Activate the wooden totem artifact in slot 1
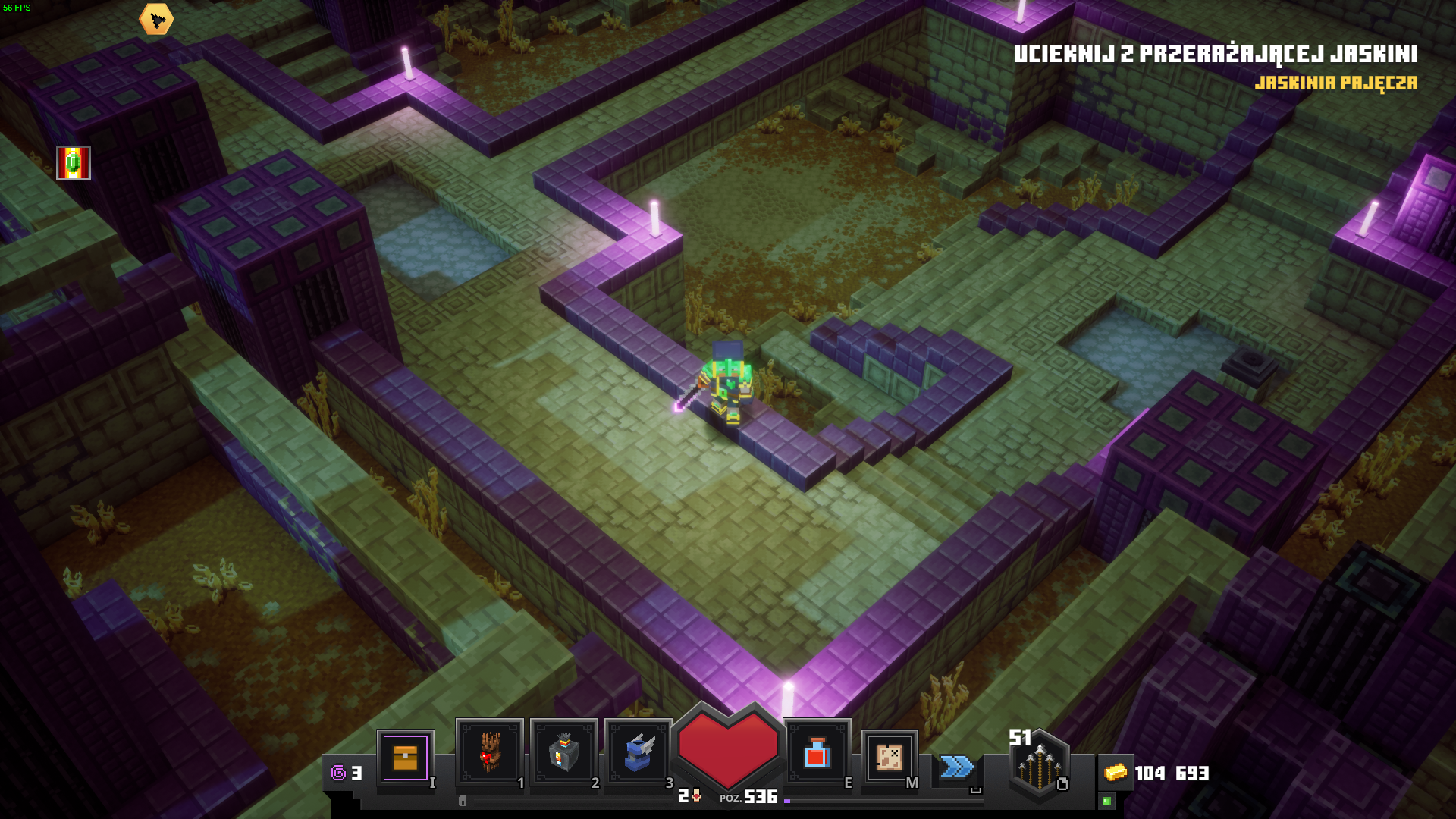The width and height of the screenshot is (1456, 819). (x=489, y=752)
